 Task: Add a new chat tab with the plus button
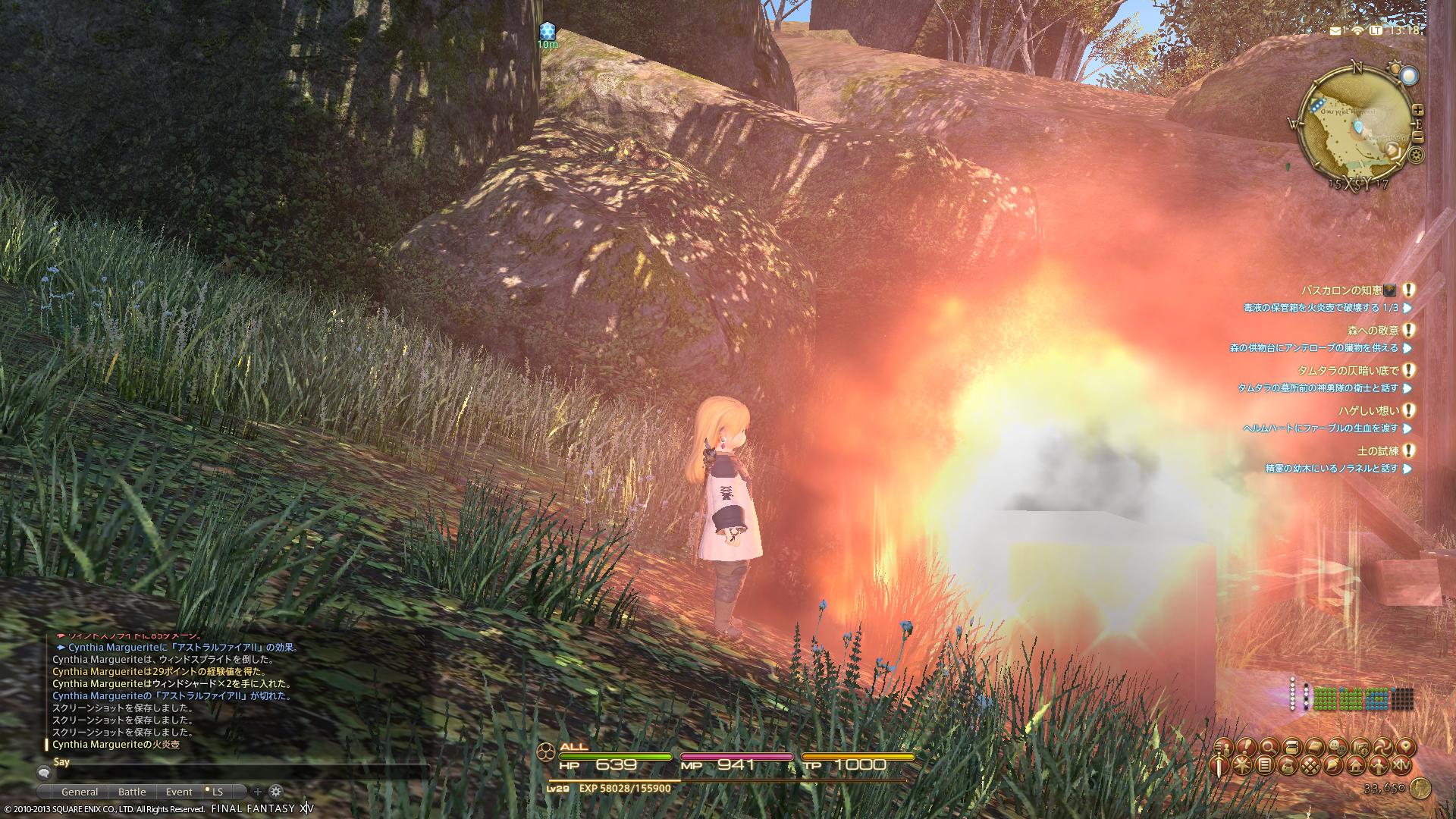pyautogui.click(x=257, y=792)
